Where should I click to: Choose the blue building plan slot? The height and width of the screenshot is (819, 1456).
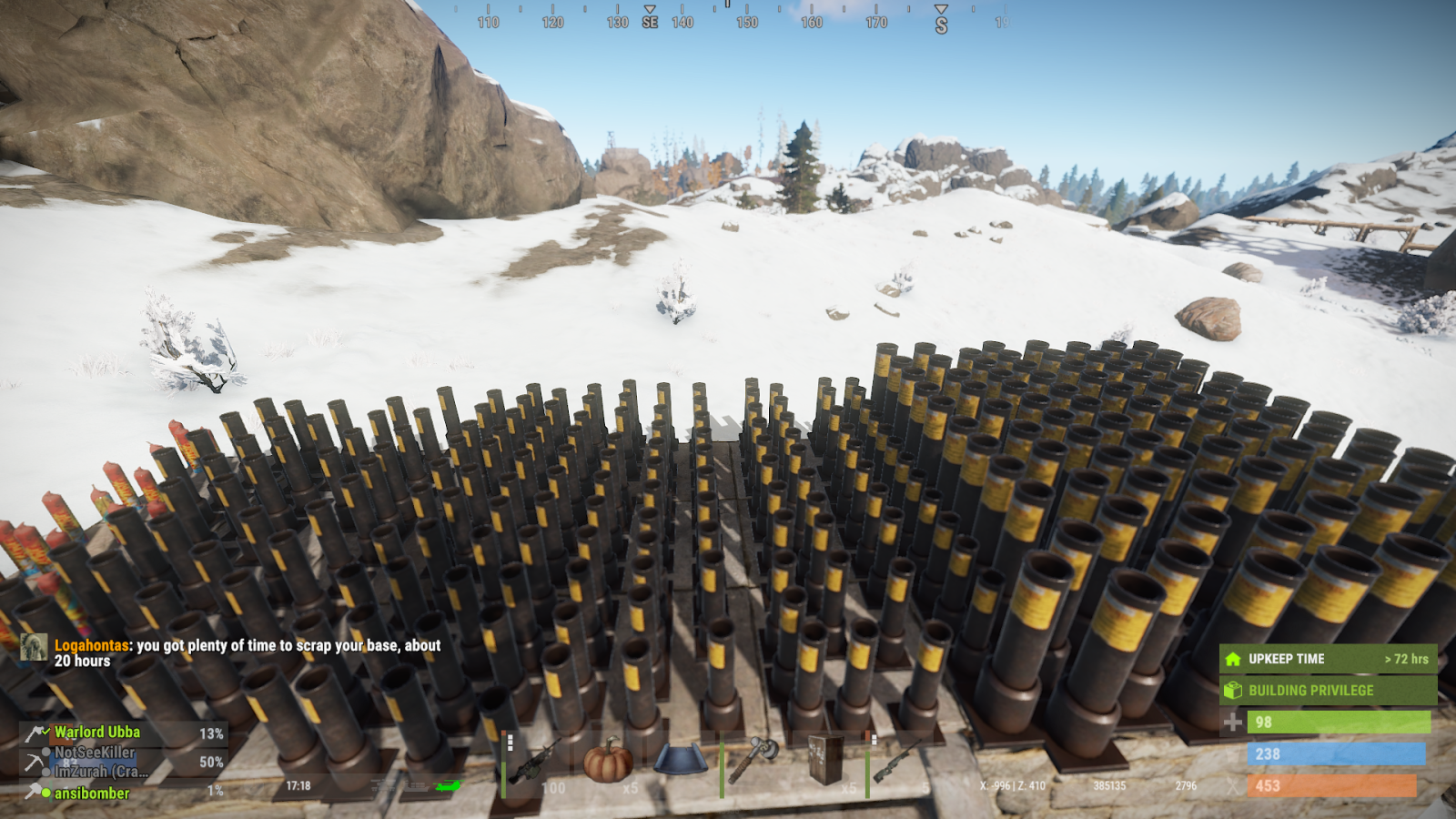pyautogui.click(x=680, y=761)
